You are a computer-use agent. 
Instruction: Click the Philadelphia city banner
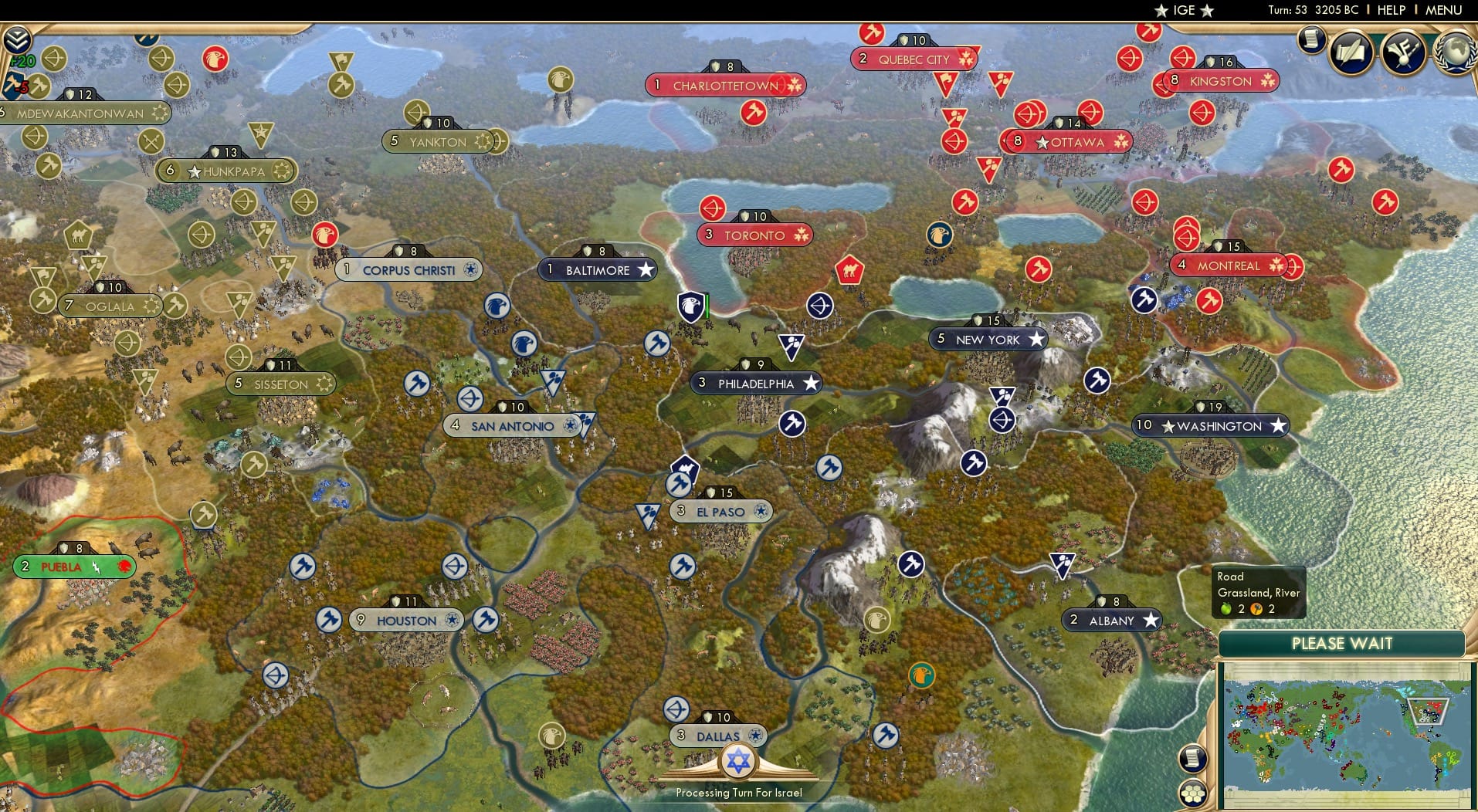757,383
